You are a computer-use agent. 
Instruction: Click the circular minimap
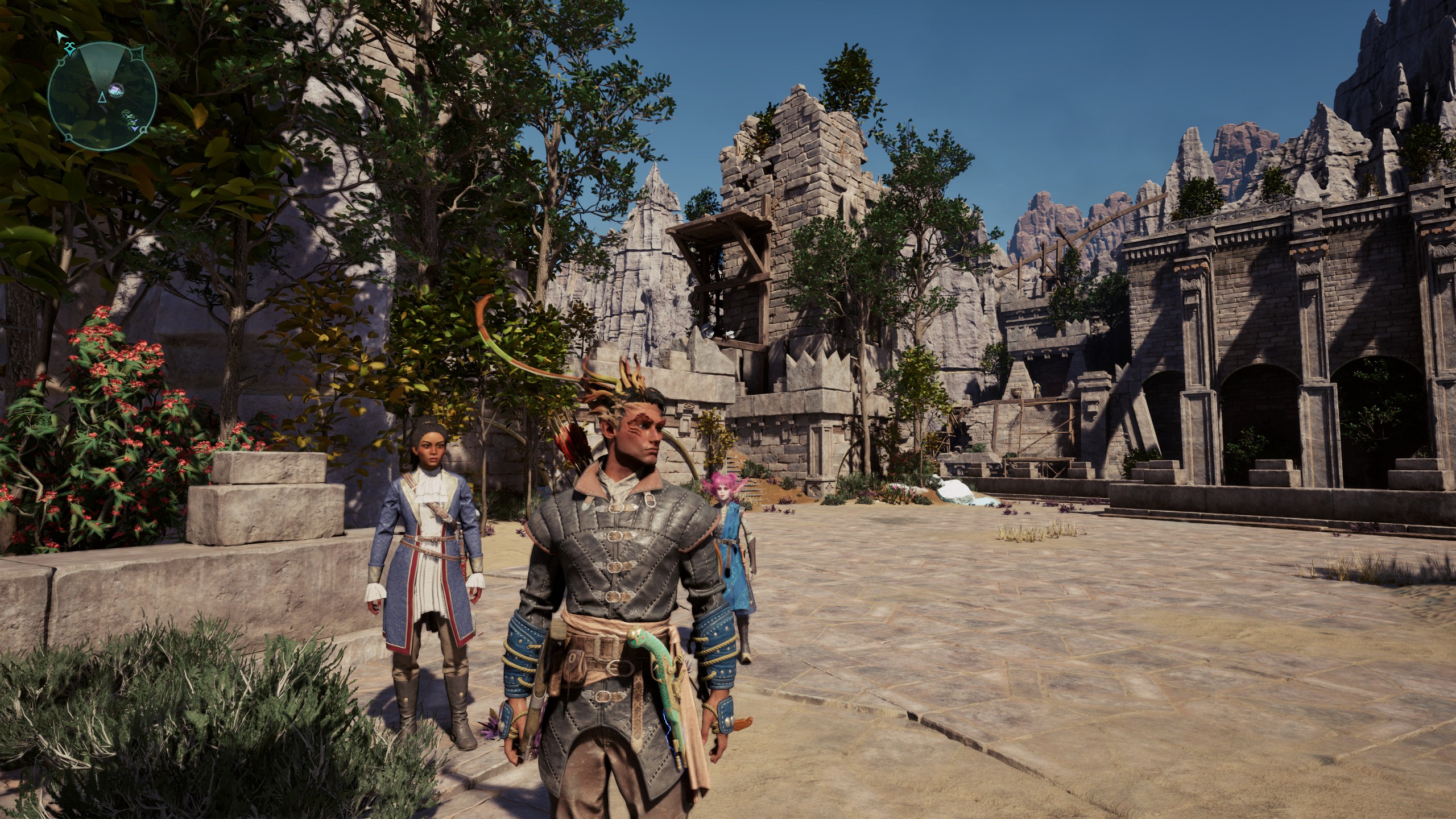(x=102, y=96)
